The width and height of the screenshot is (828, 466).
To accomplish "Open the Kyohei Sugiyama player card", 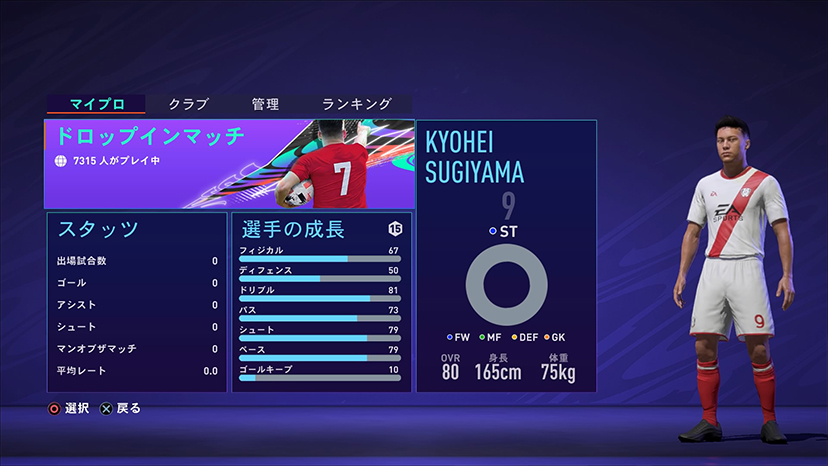I will [506, 256].
